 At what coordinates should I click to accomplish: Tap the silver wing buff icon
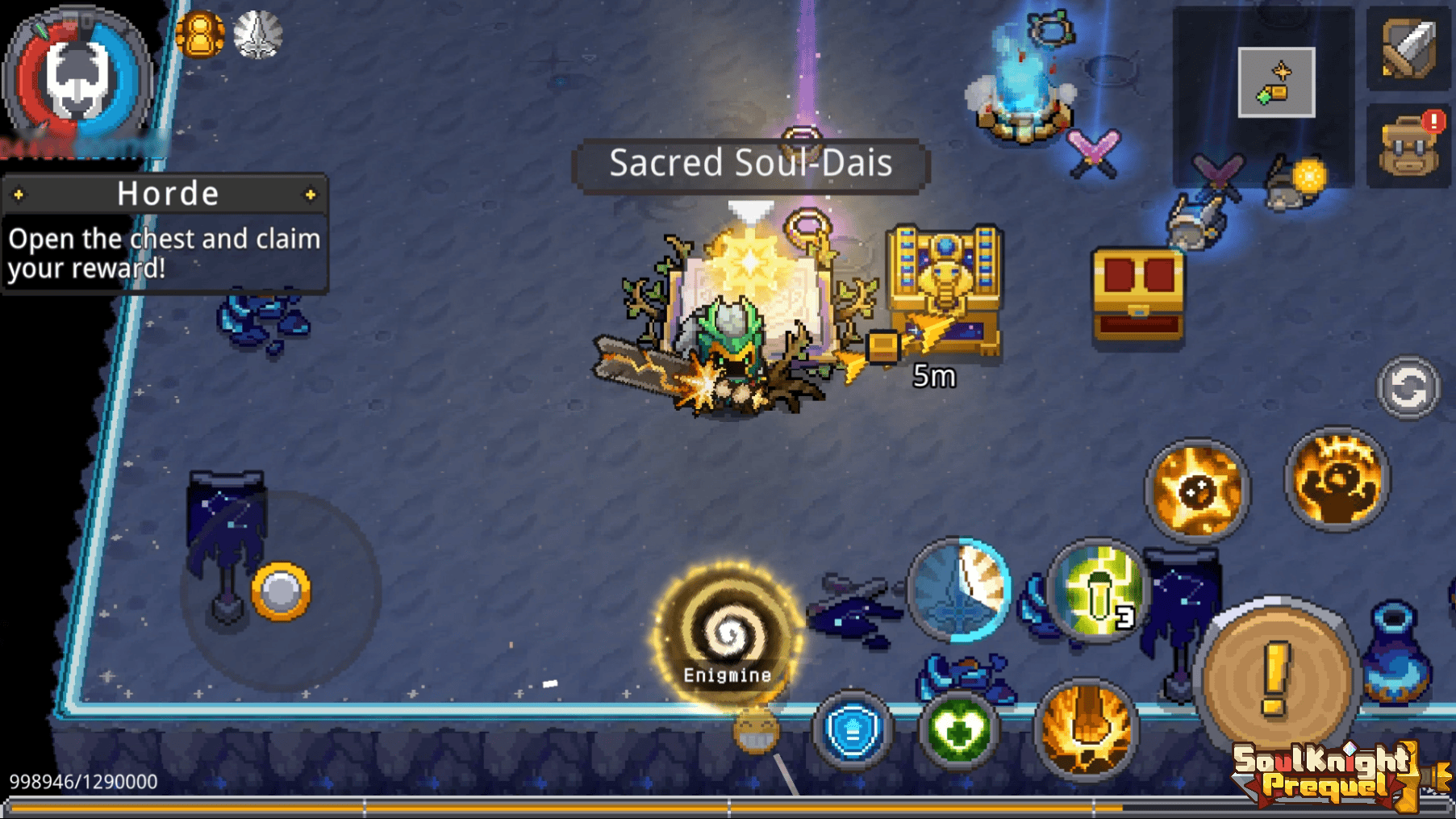[258, 35]
